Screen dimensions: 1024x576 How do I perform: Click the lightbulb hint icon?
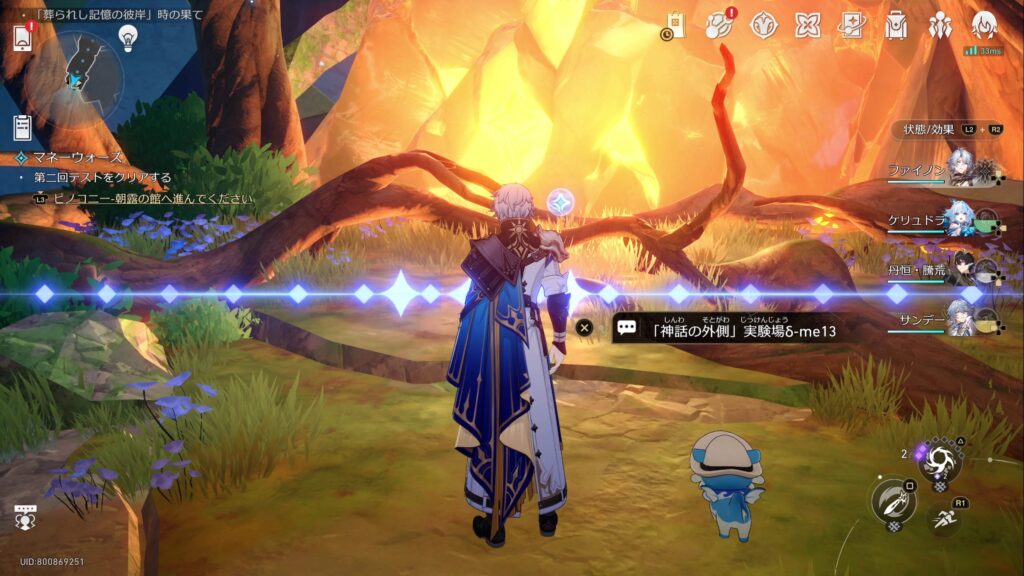pos(128,36)
